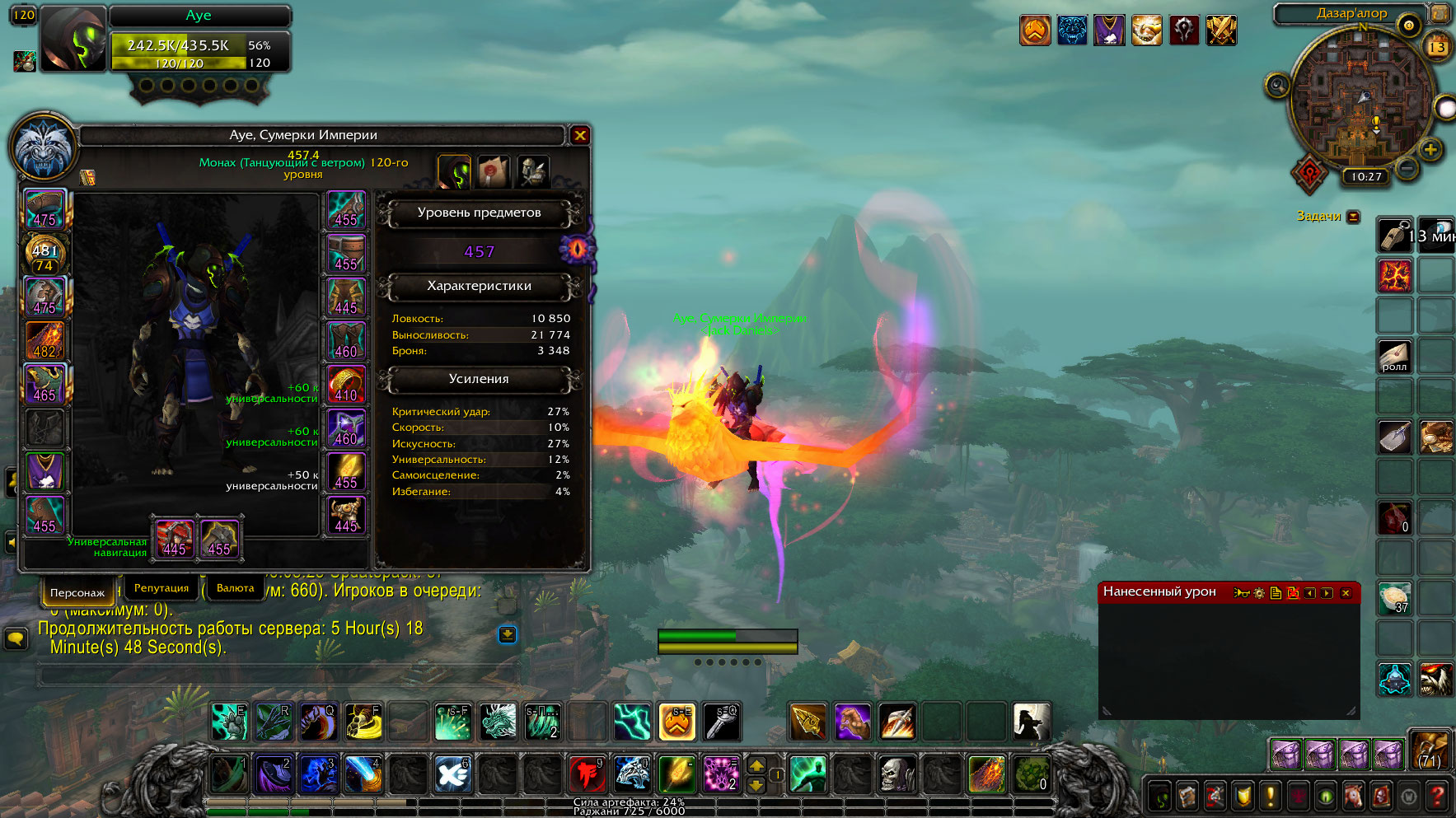Image resolution: width=1456 pixels, height=818 pixels.
Task: Switch to the Репутация tab
Action: click(x=162, y=588)
